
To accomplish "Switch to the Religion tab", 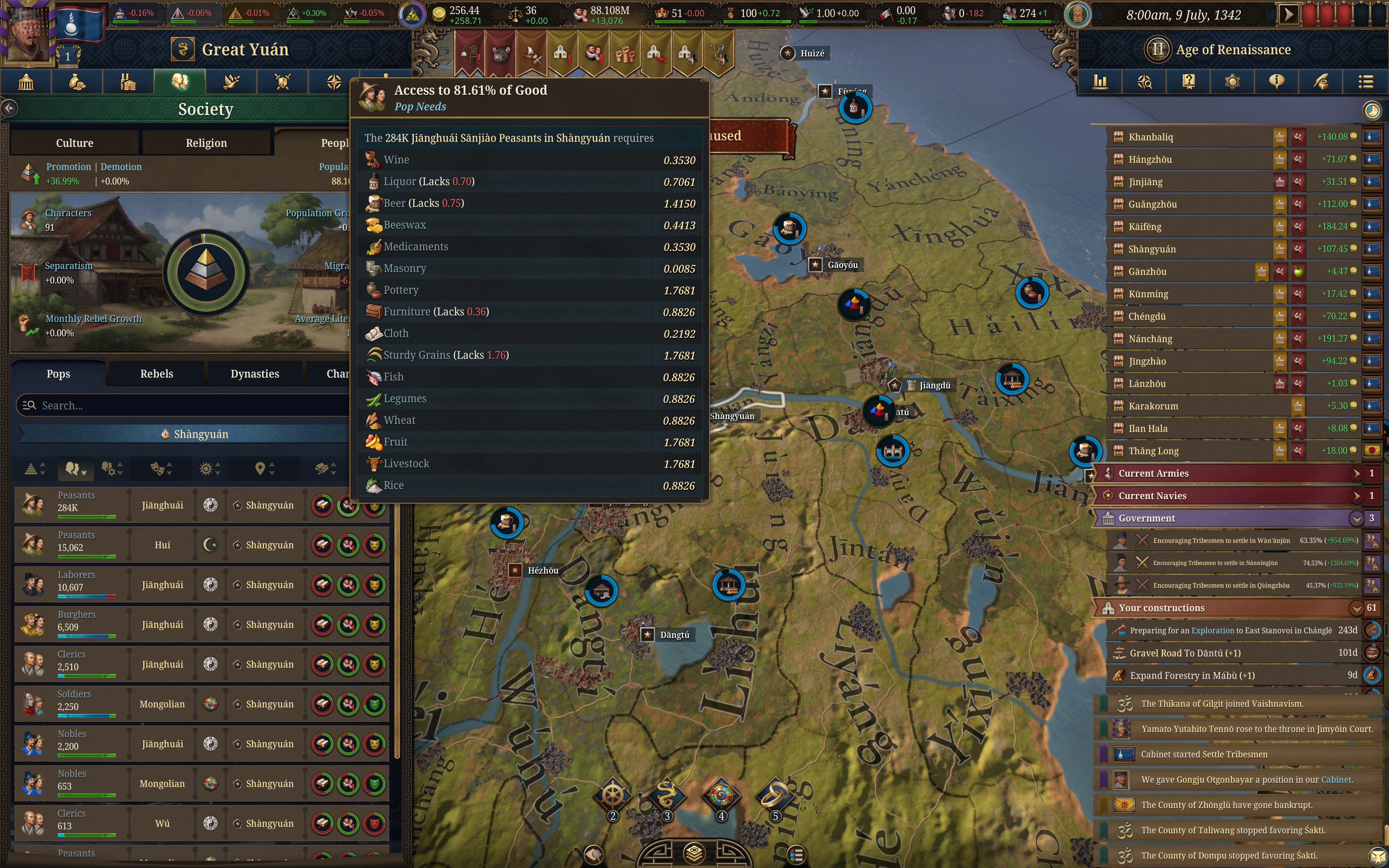I will pos(206,142).
